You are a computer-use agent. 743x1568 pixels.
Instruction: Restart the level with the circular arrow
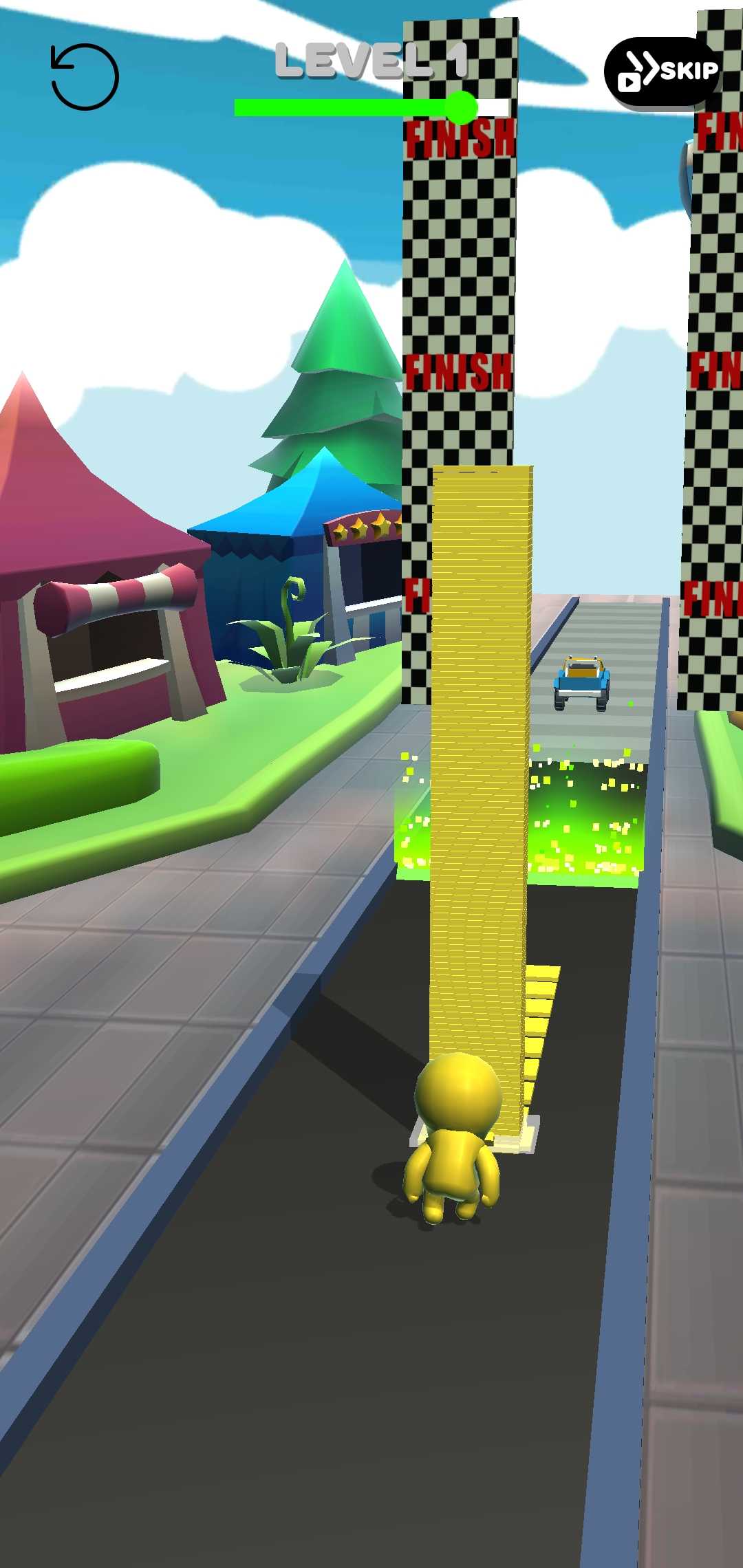pyautogui.click(x=85, y=77)
